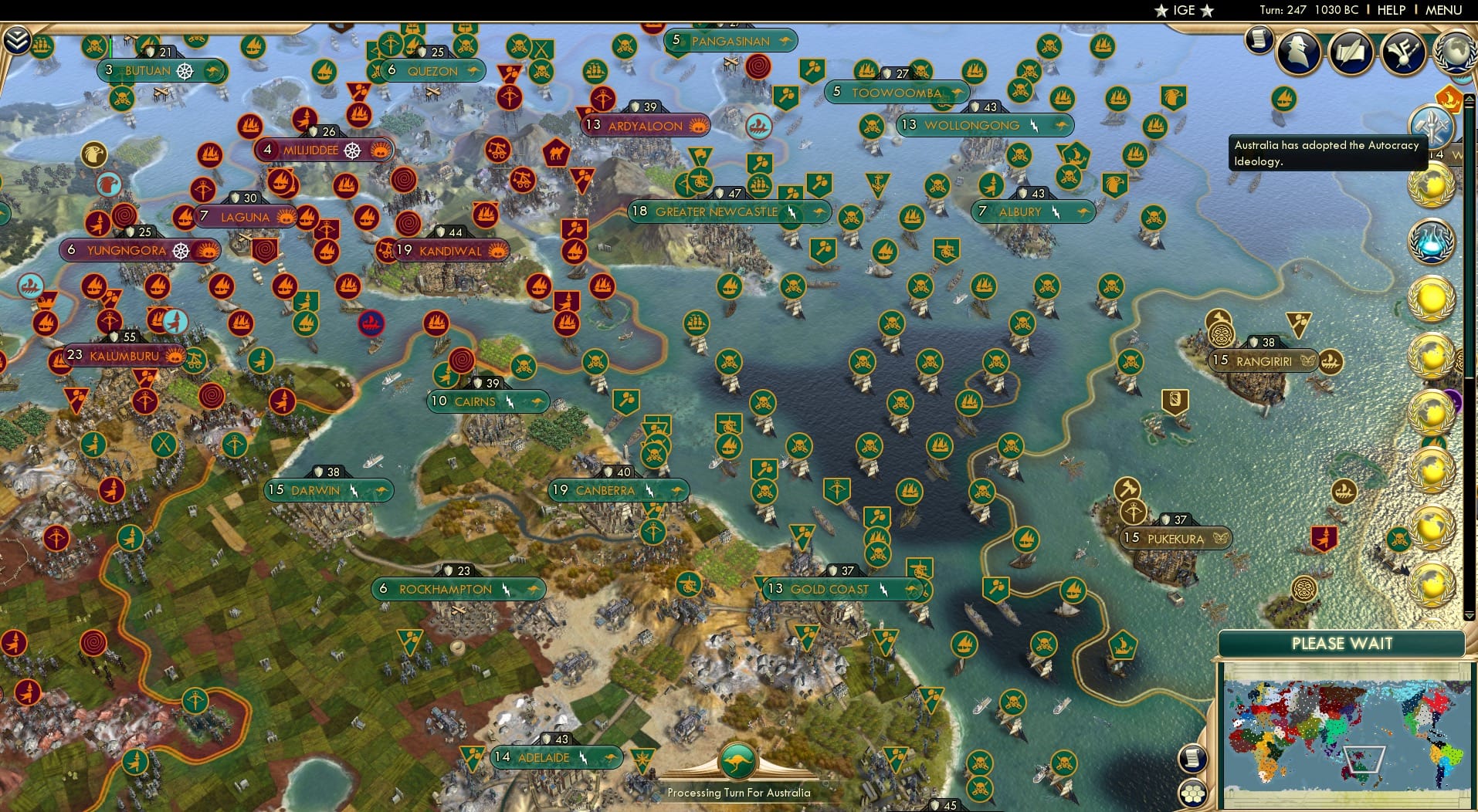Click HELP in the top bar

(1391, 11)
